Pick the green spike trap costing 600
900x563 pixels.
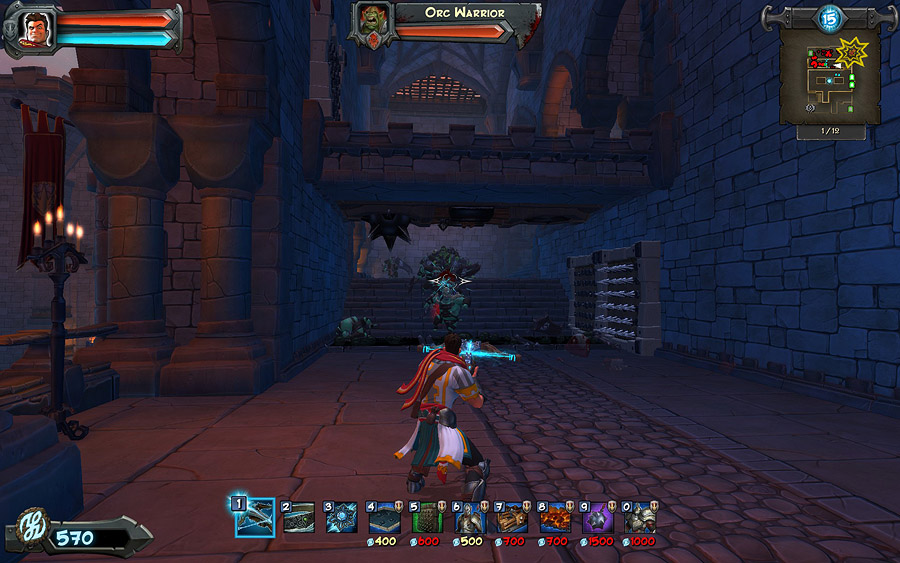click(x=427, y=517)
